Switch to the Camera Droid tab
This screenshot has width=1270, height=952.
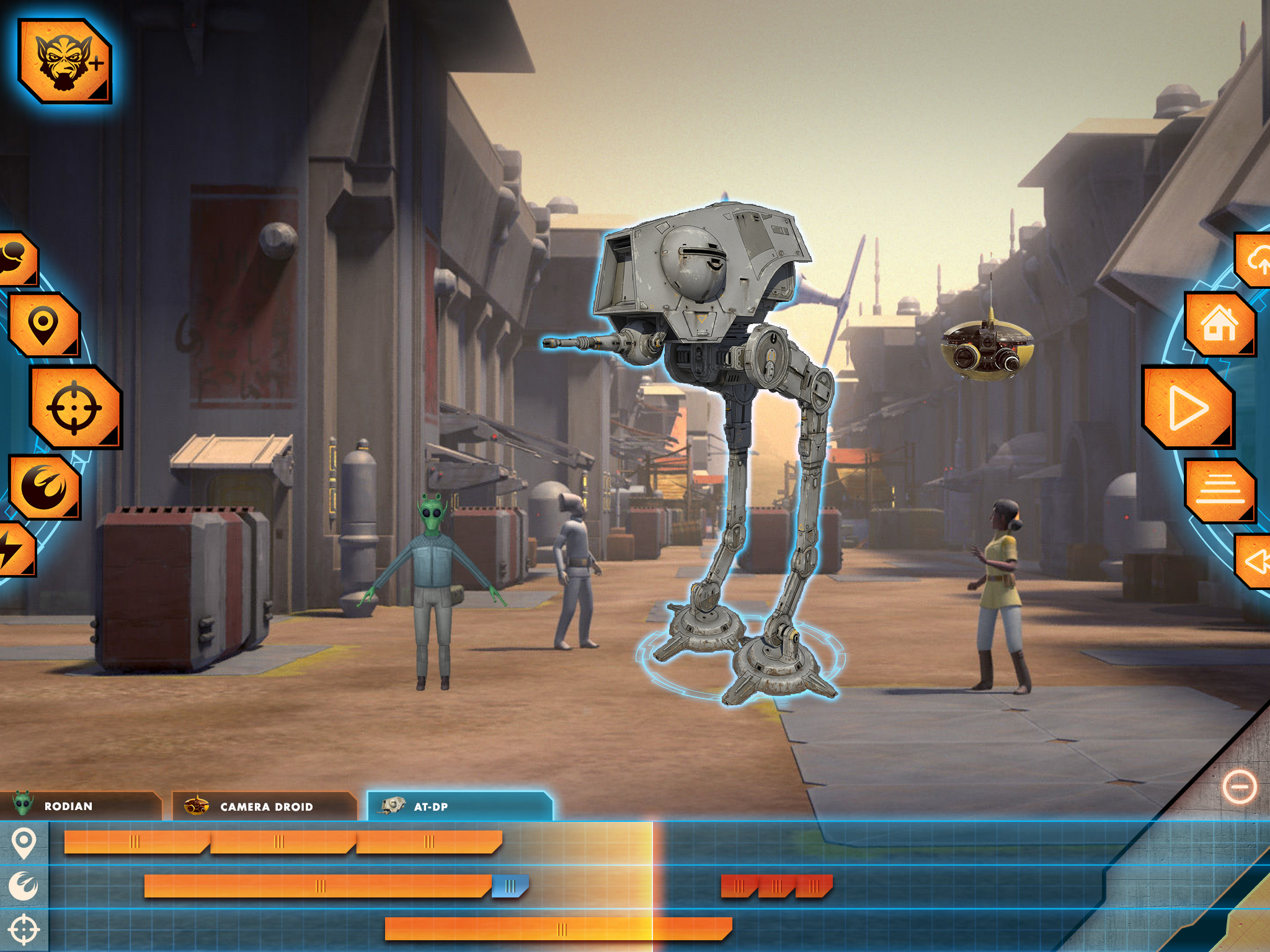(264, 806)
